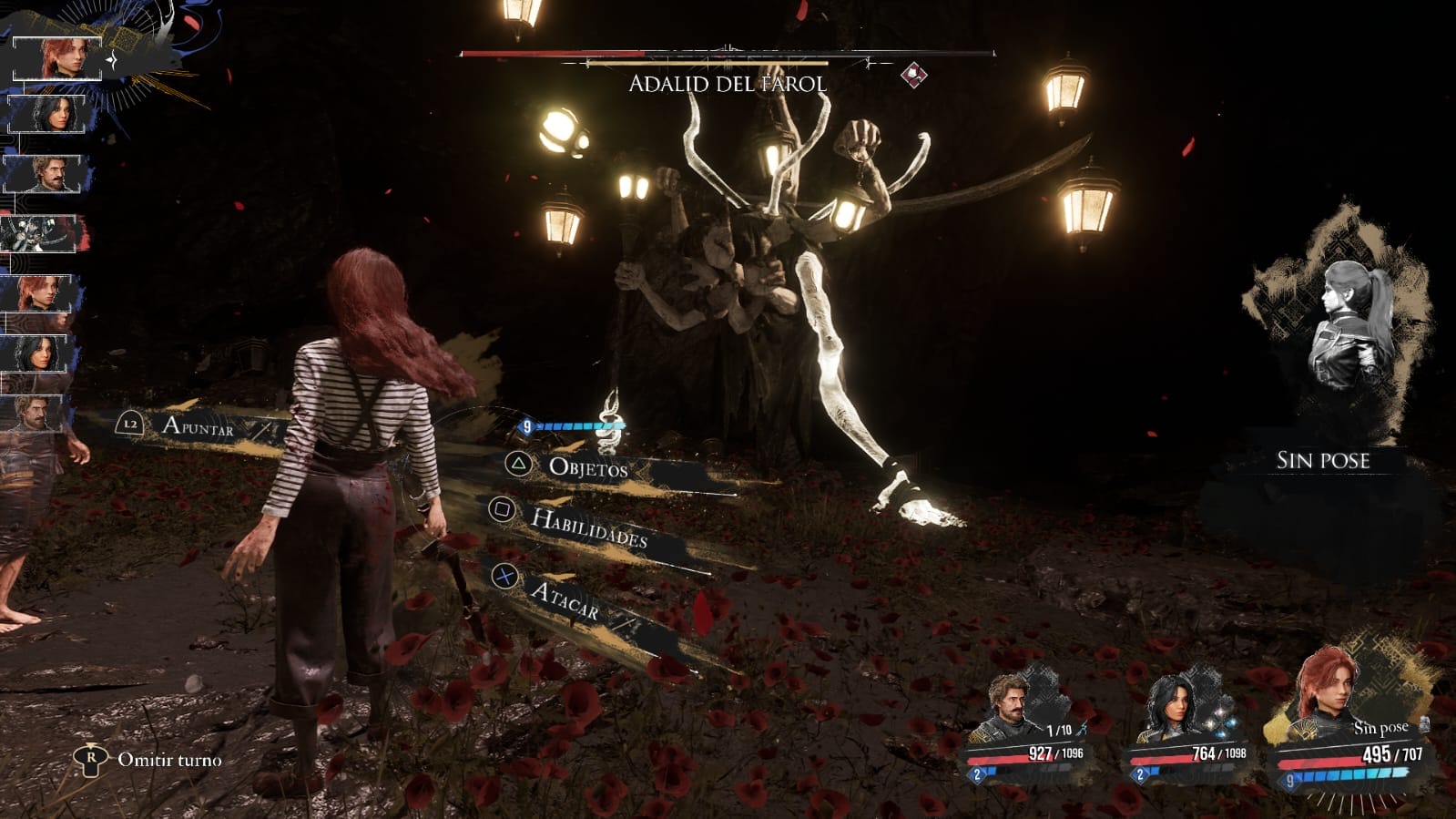Screen dimensions: 1456x819
Task: Activate the Apuntar aim option
Action: coord(198,425)
